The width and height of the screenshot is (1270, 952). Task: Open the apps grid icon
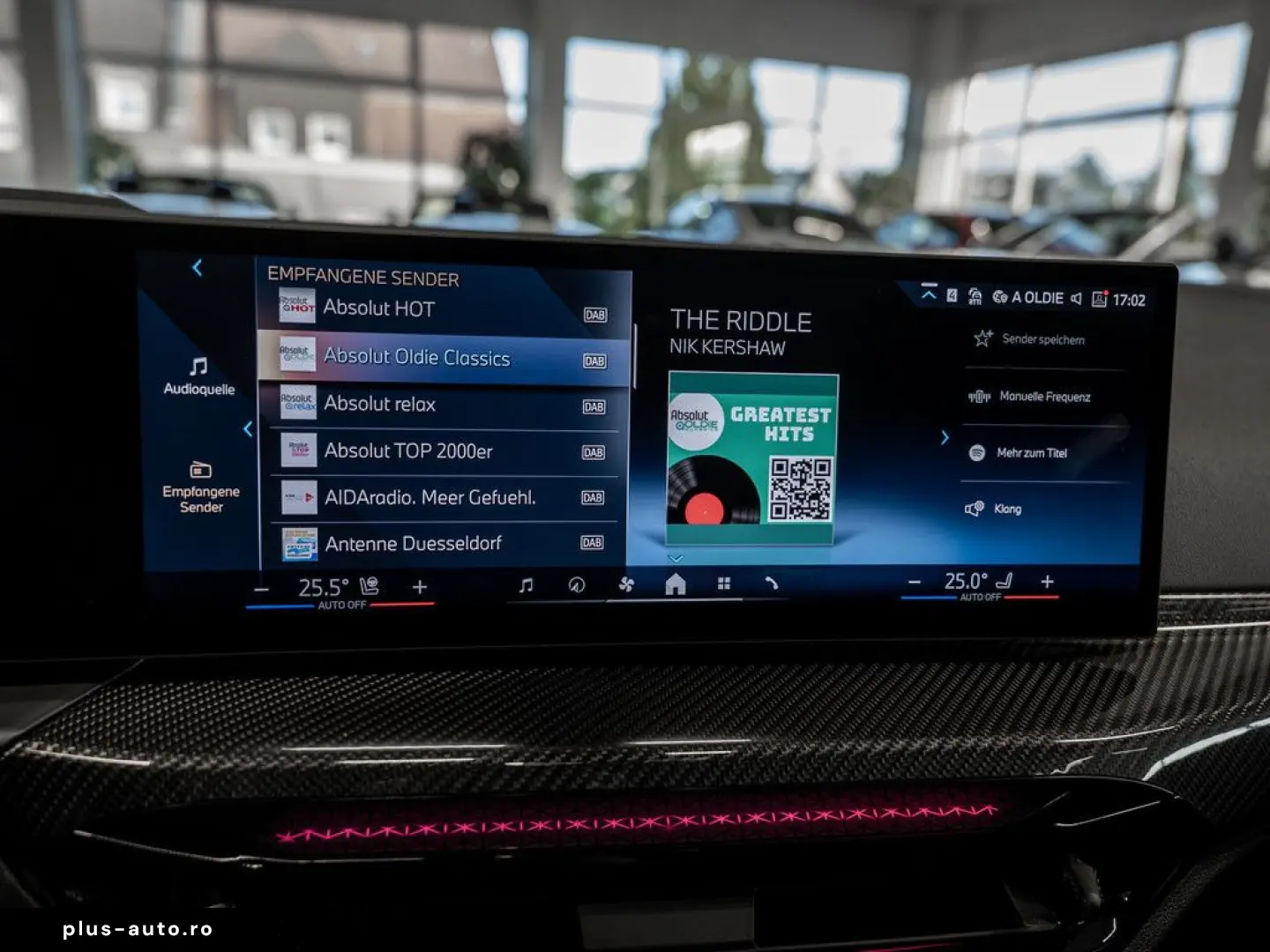[724, 584]
